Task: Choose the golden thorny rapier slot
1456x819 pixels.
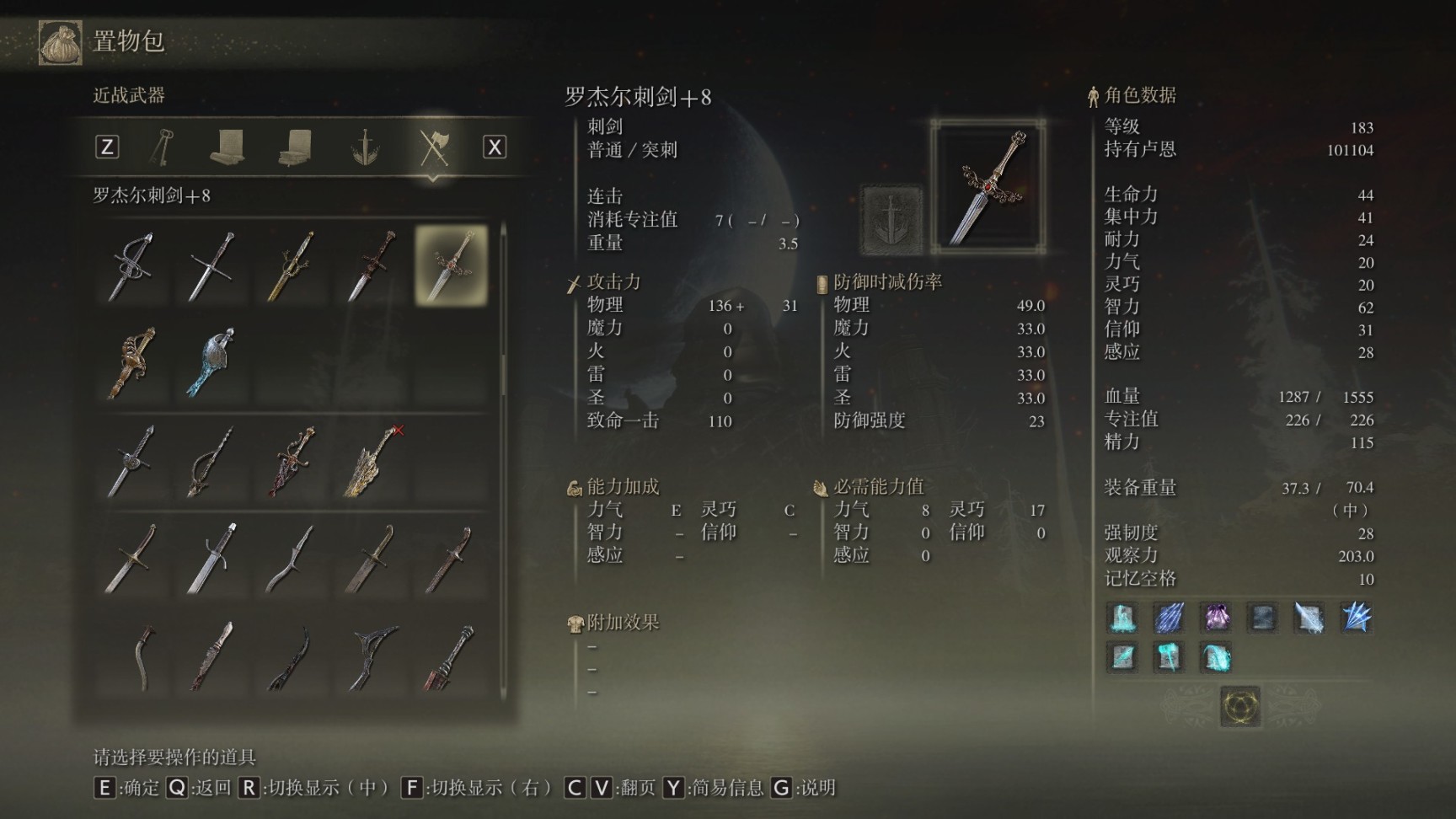Action: coord(291,265)
